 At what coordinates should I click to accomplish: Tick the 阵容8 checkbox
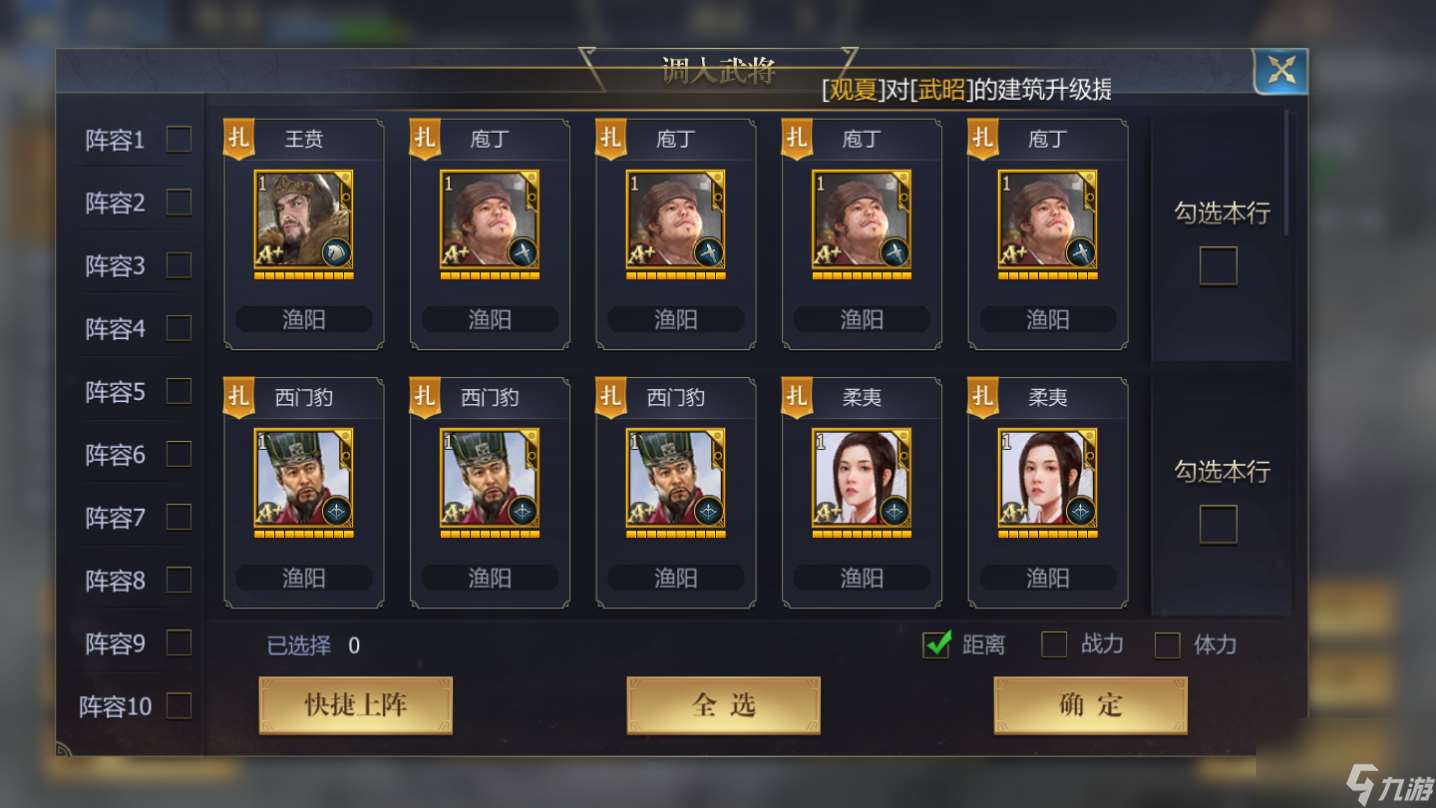pos(179,580)
